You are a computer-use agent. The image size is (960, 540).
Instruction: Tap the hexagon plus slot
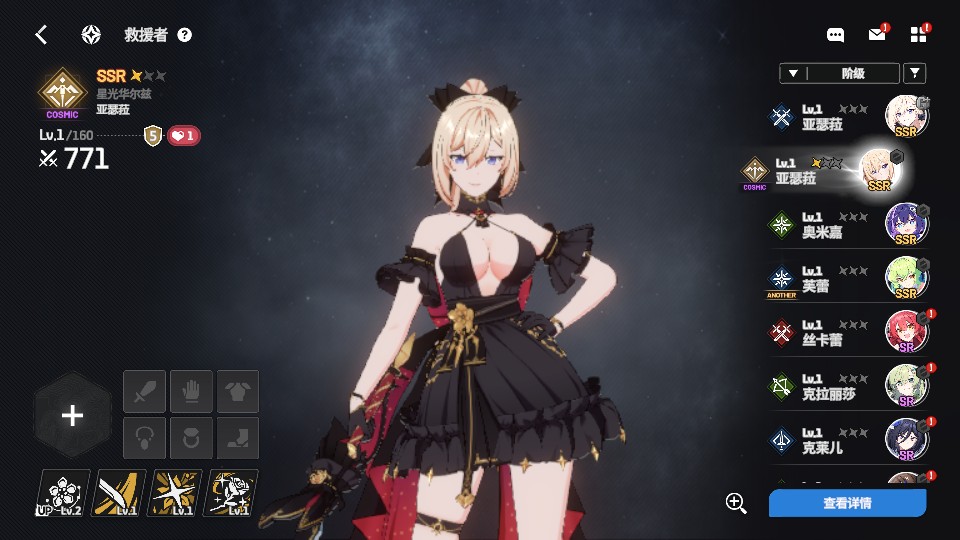(72, 416)
